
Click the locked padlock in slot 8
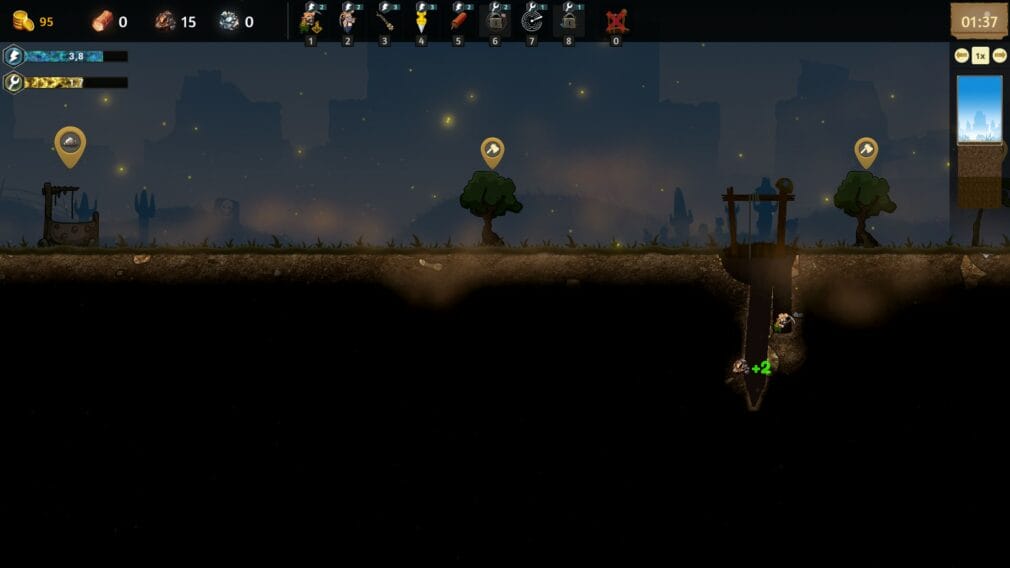point(568,21)
